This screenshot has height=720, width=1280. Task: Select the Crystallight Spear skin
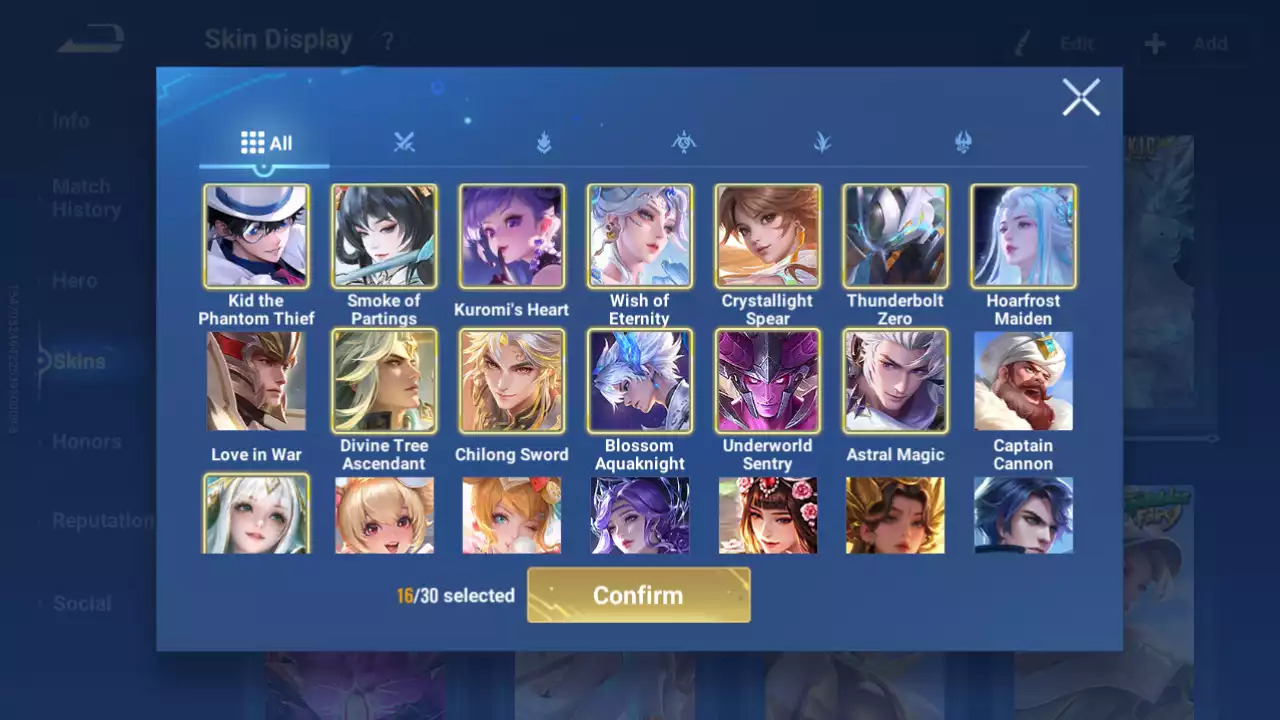(768, 236)
